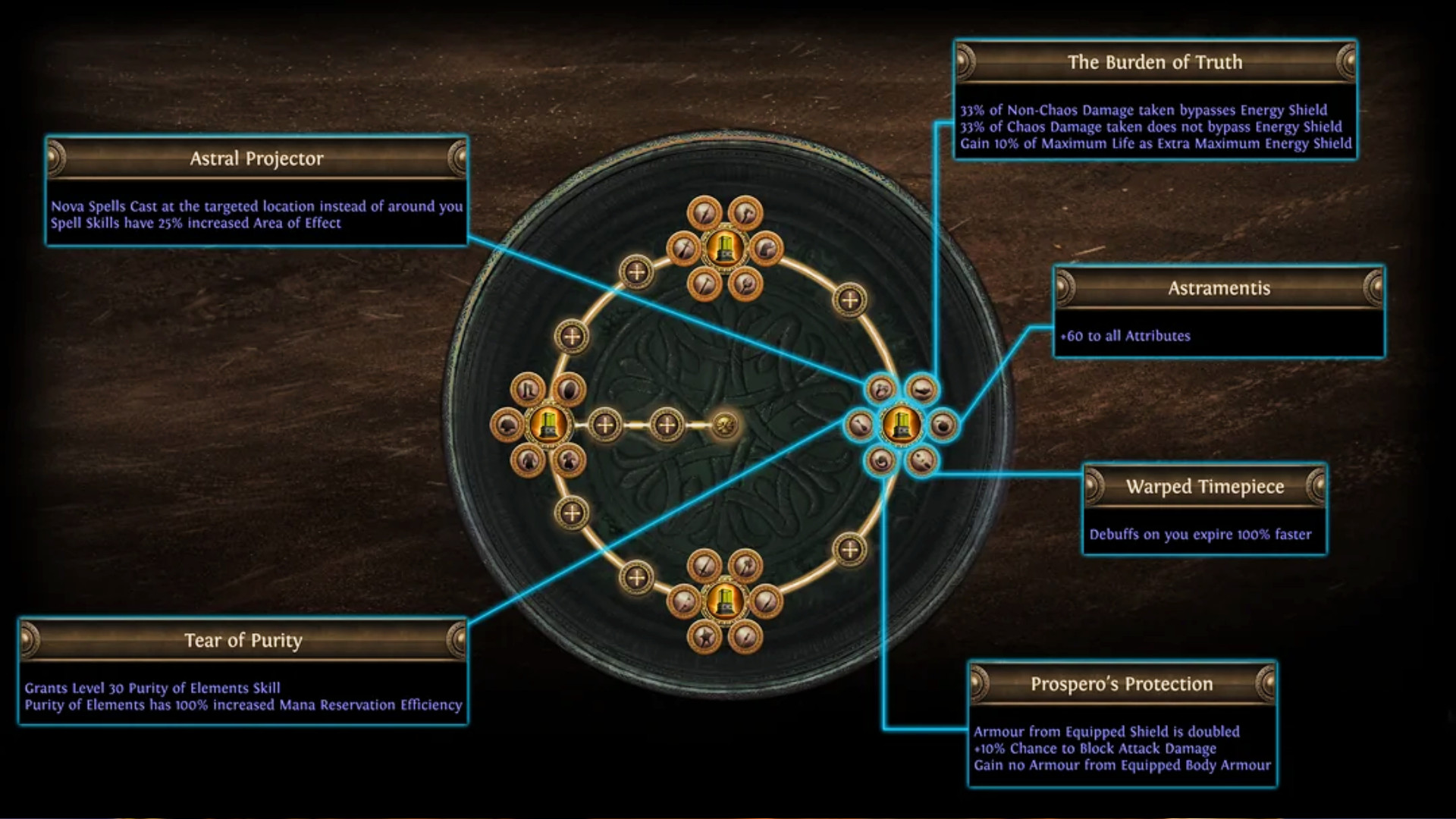Click the star-shaped passive node in bottom cluster

704,639
